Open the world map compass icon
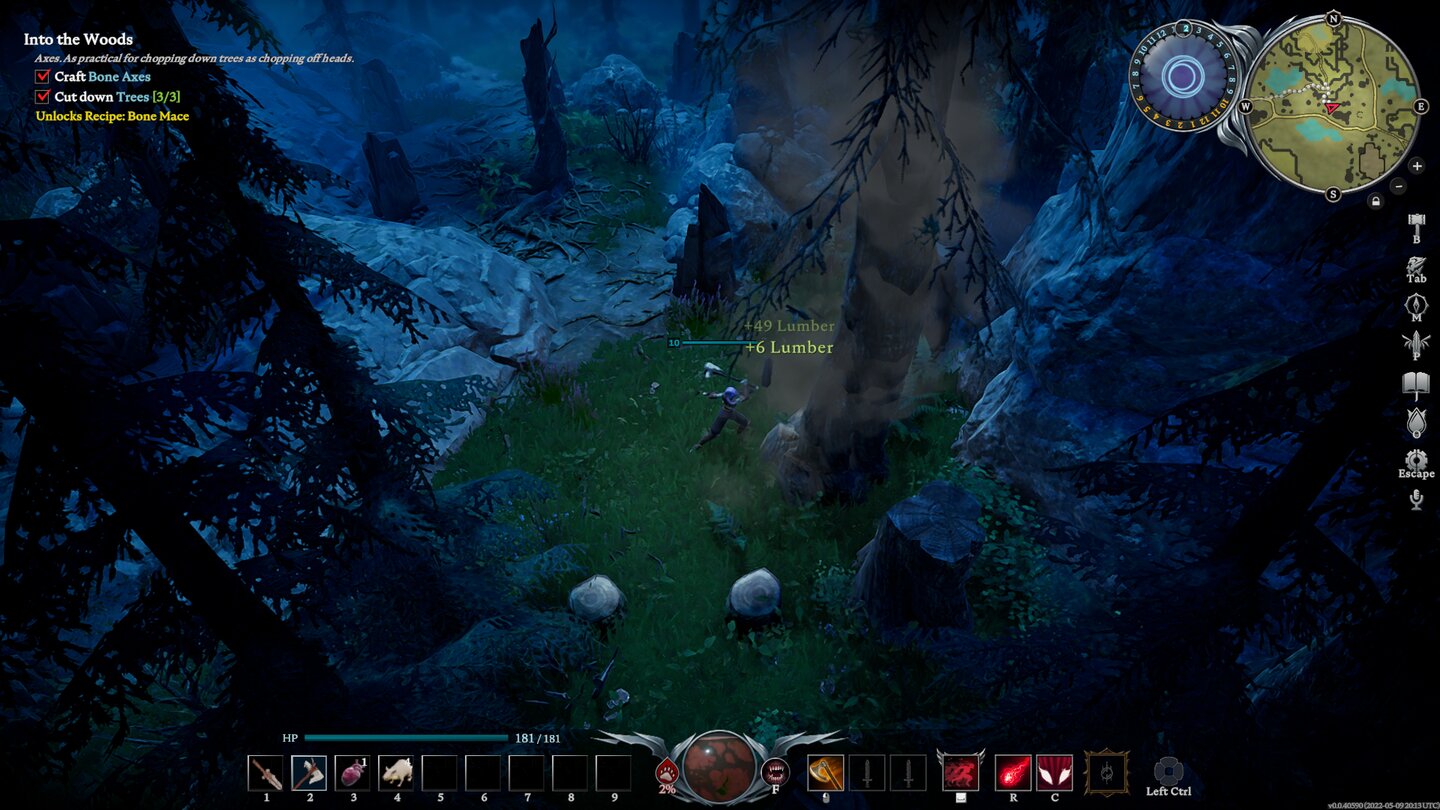This screenshot has height=810, width=1440. point(1416,305)
